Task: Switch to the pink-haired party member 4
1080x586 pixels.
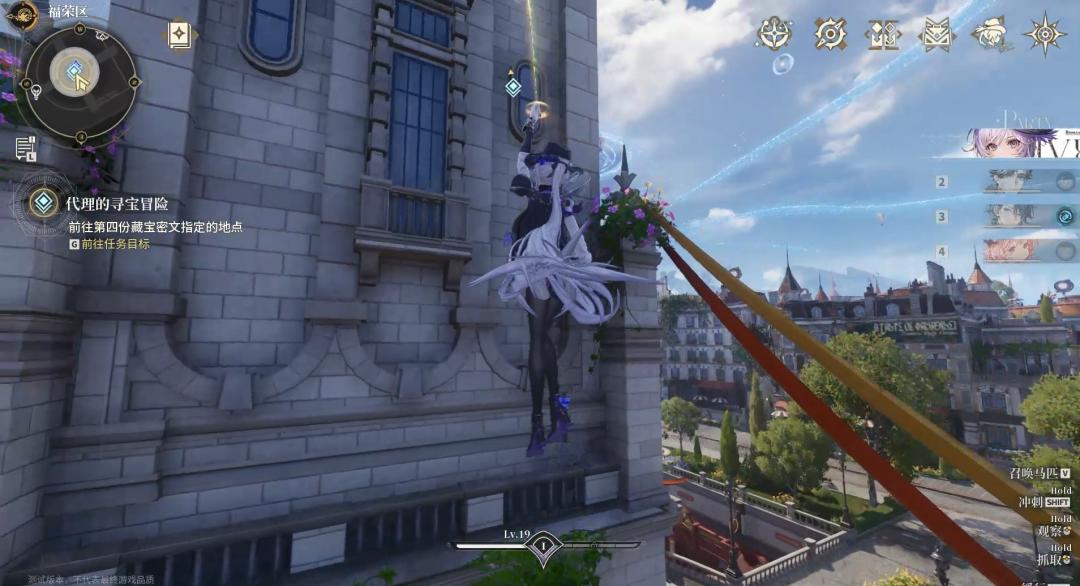Action: [x=1023, y=250]
